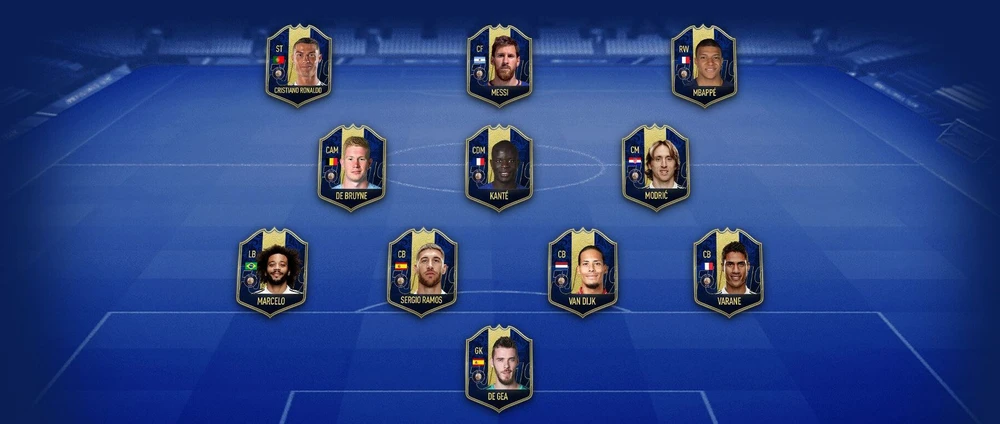Viewport: 1000px width, 424px height.
Task: Choose the Messi CF card
Action: 500,65
